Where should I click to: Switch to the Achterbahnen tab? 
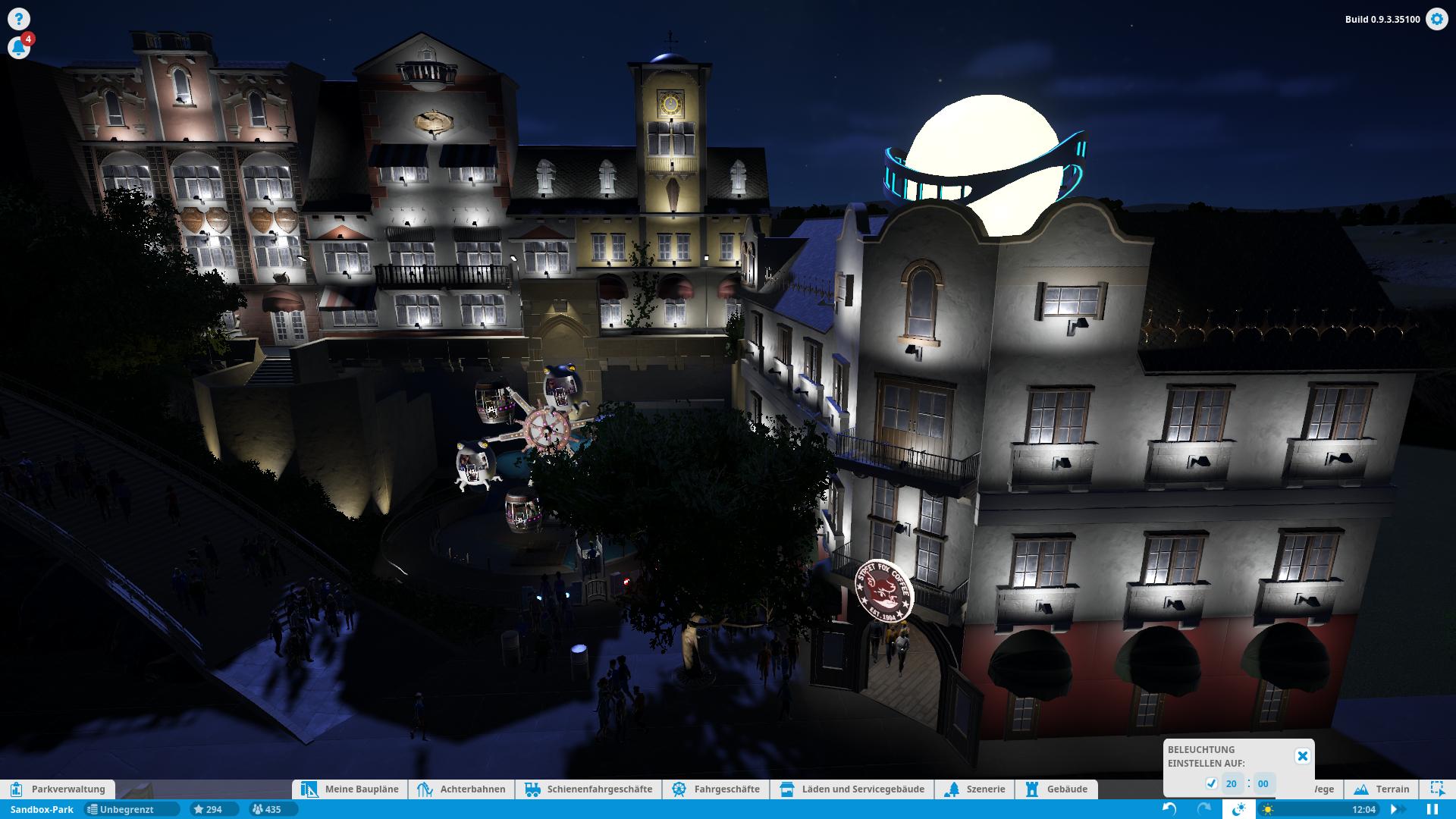click(462, 789)
